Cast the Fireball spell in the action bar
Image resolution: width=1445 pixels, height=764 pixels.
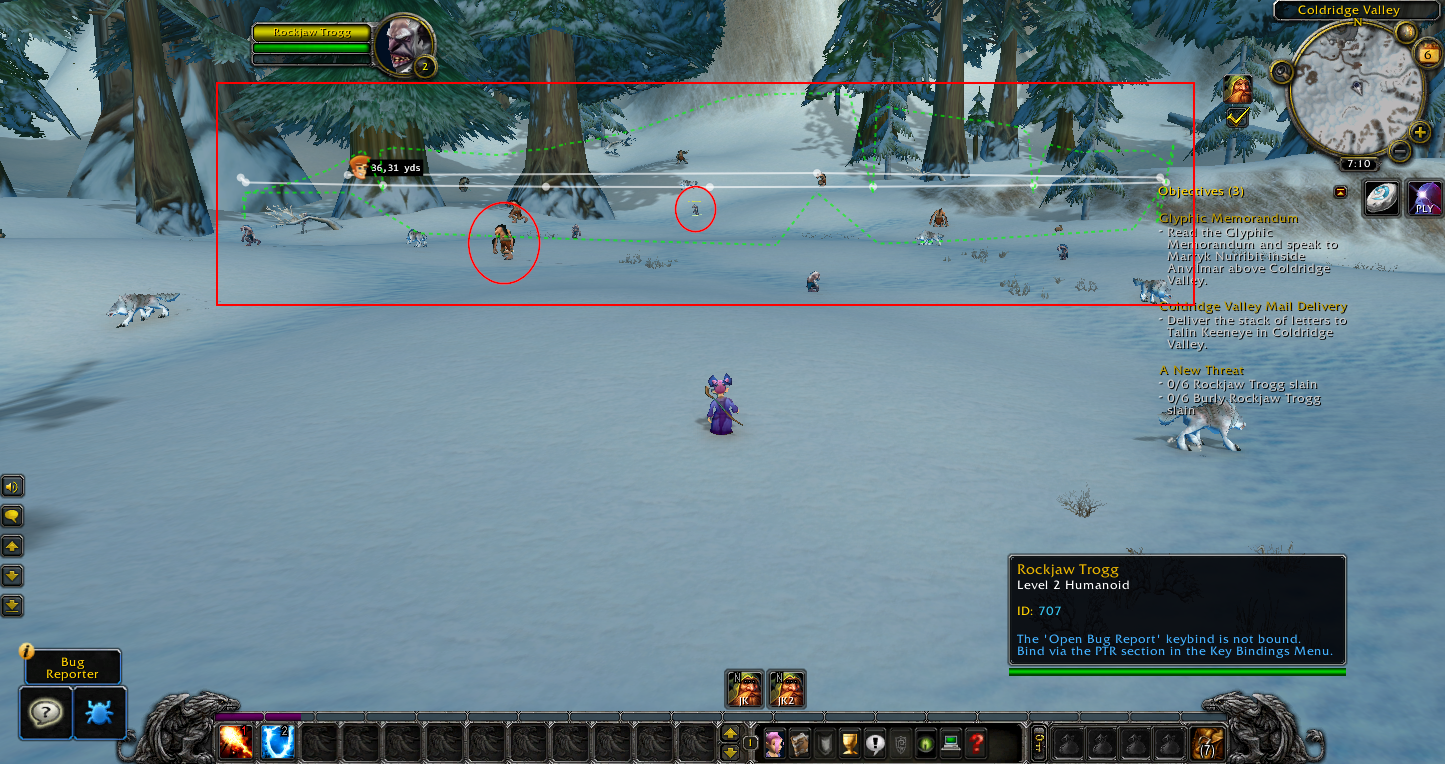coord(236,742)
